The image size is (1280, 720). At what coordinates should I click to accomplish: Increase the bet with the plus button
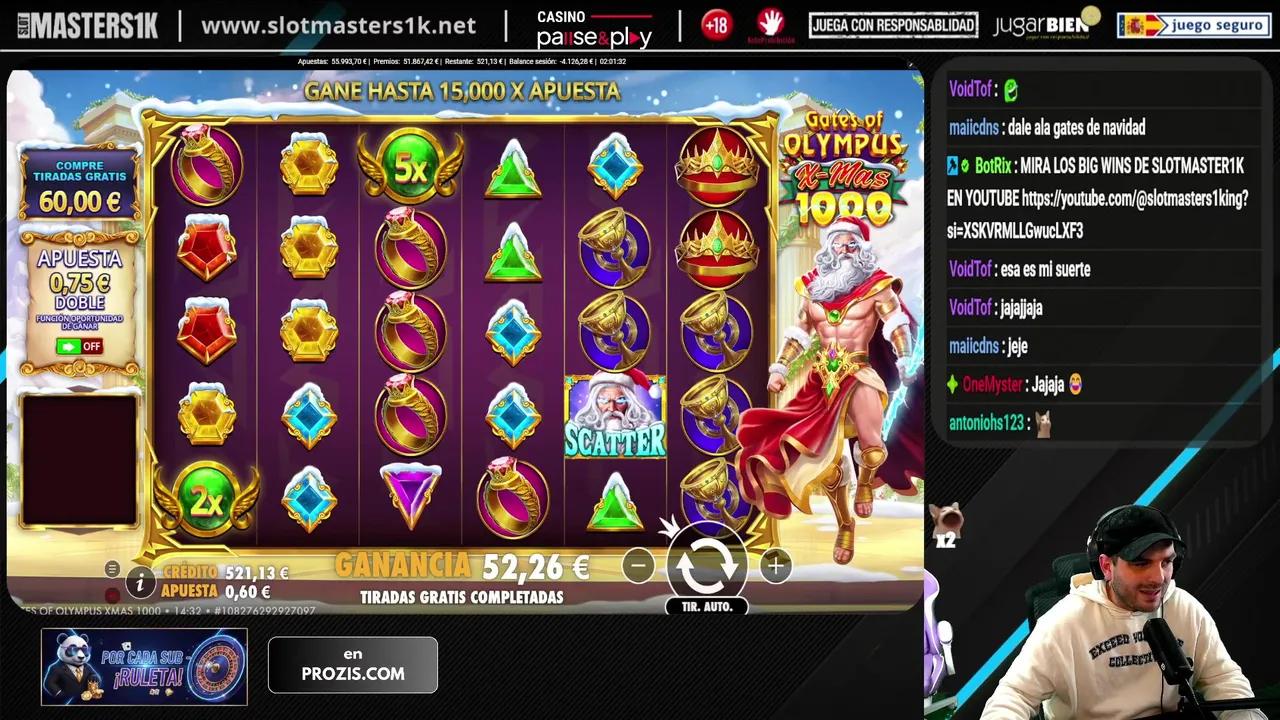pyautogui.click(x=775, y=565)
